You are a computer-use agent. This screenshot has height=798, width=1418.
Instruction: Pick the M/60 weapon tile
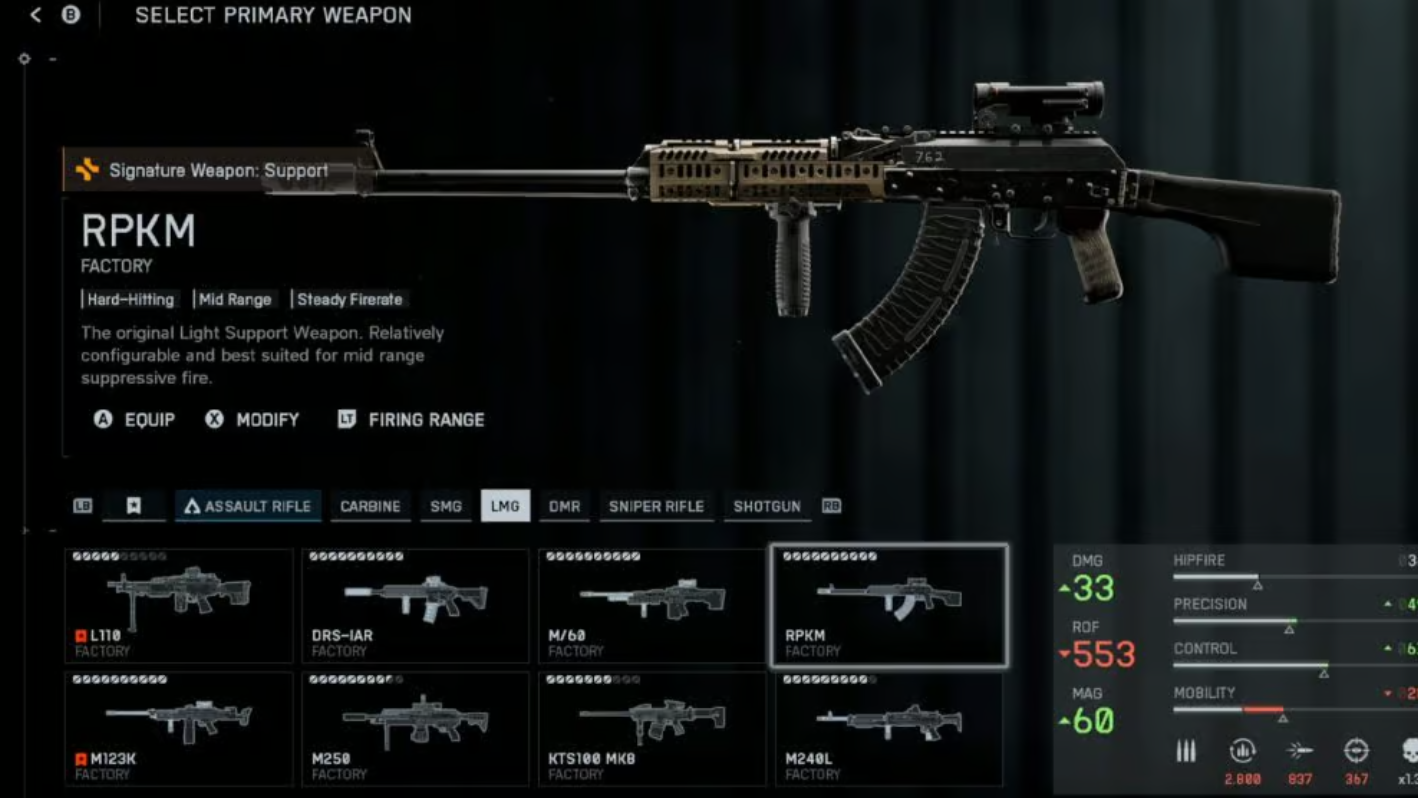[x=652, y=605]
